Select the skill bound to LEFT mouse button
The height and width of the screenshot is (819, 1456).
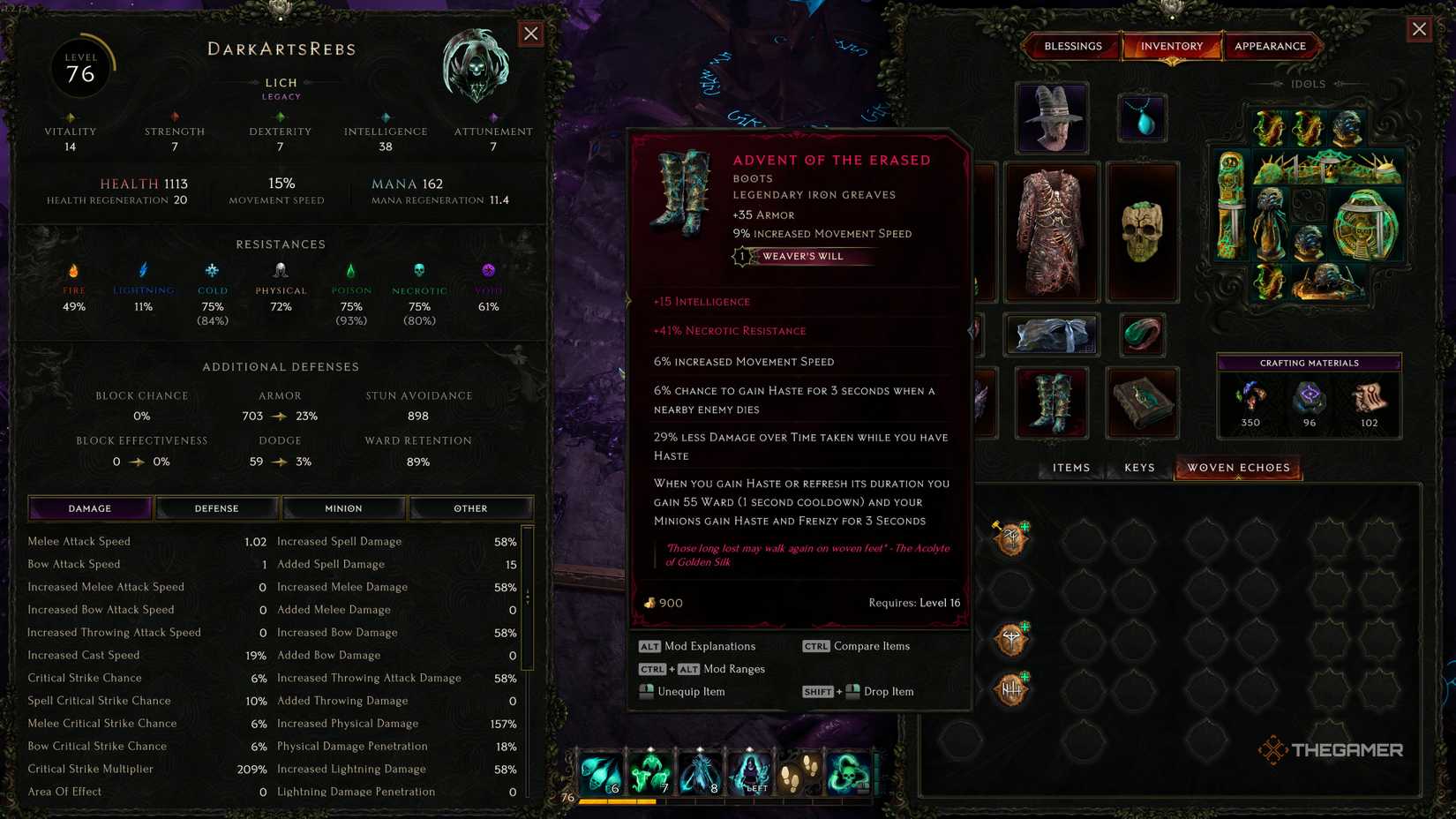coord(752,770)
